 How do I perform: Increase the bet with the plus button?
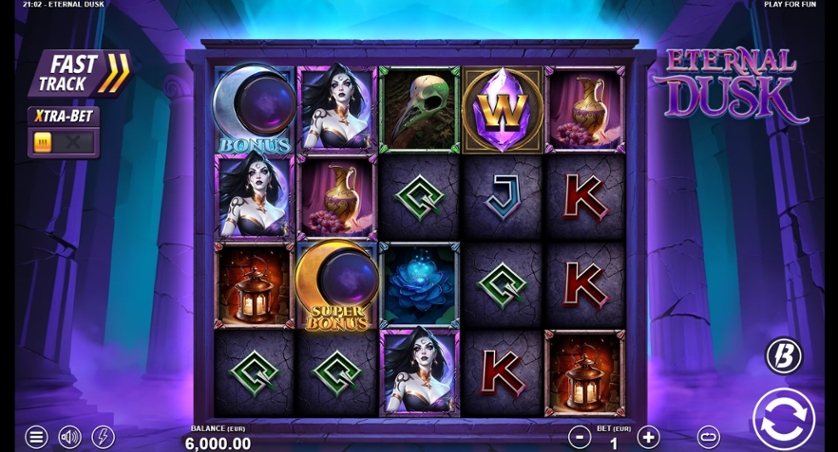pos(648,437)
